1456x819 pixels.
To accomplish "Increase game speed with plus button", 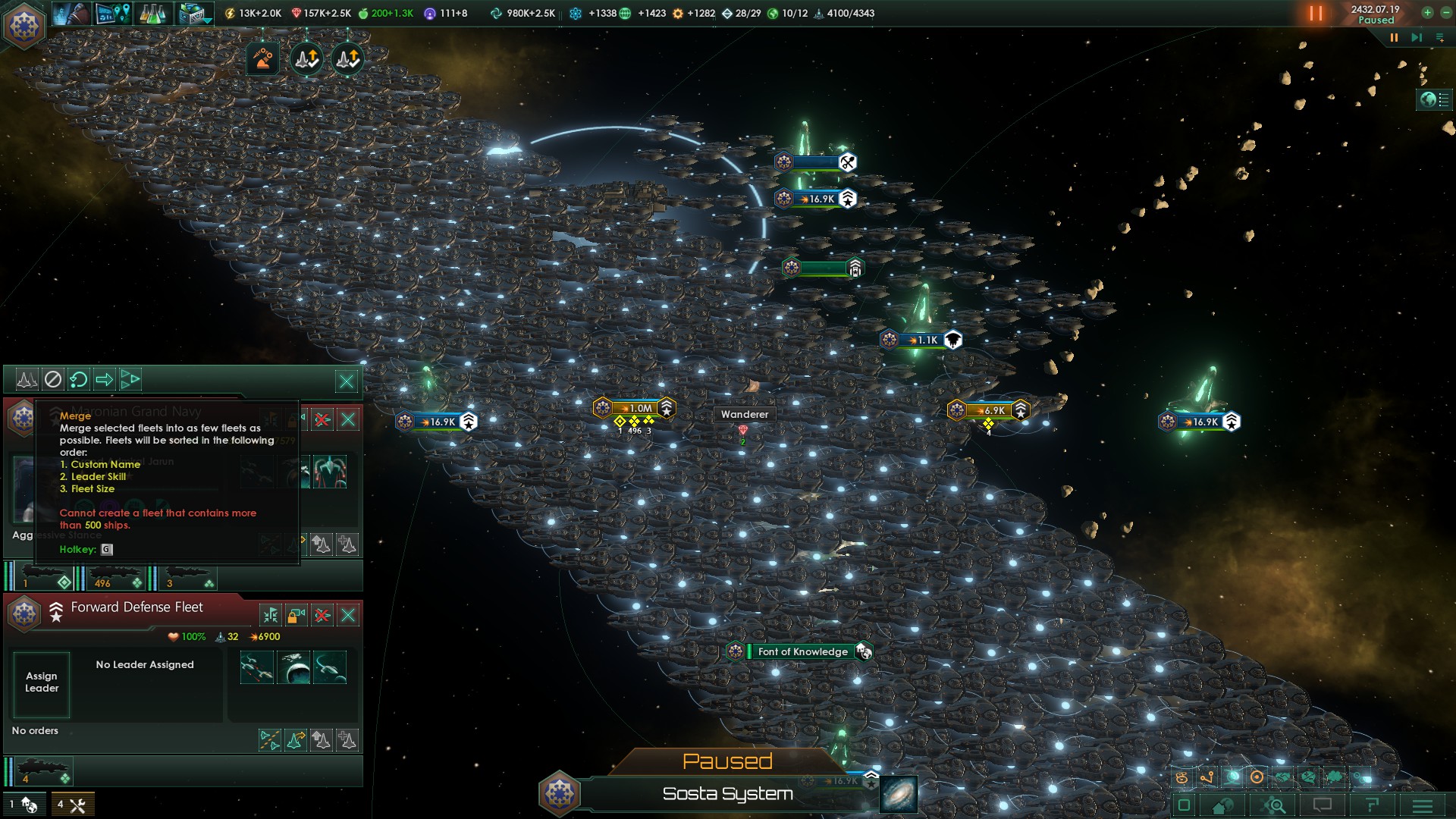I will pyautogui.click(x=1427, y=13).
